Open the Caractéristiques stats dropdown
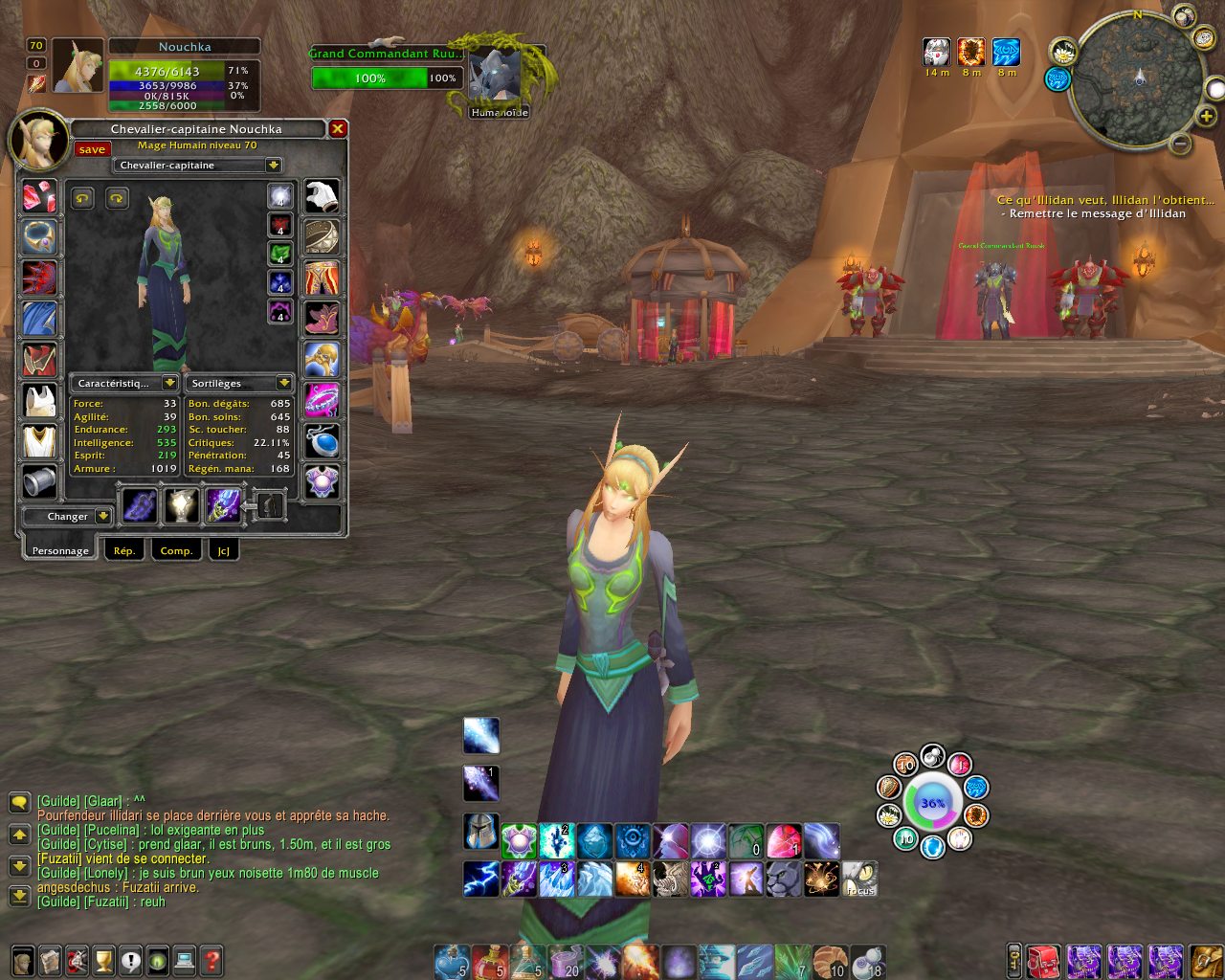1225x980 pixels. (168, 383)
